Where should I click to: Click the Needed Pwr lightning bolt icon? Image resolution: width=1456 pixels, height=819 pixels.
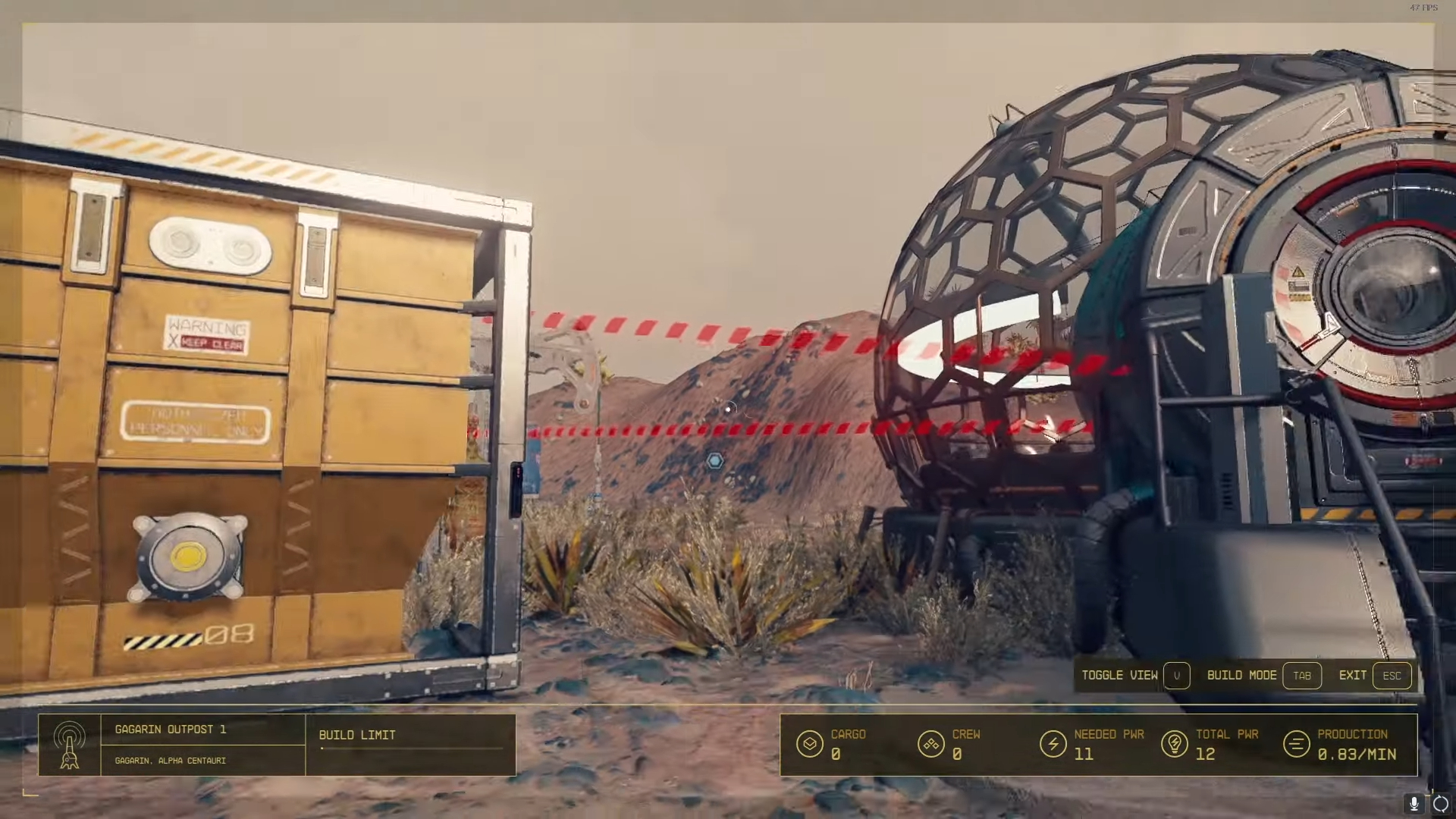[1054, 744]
